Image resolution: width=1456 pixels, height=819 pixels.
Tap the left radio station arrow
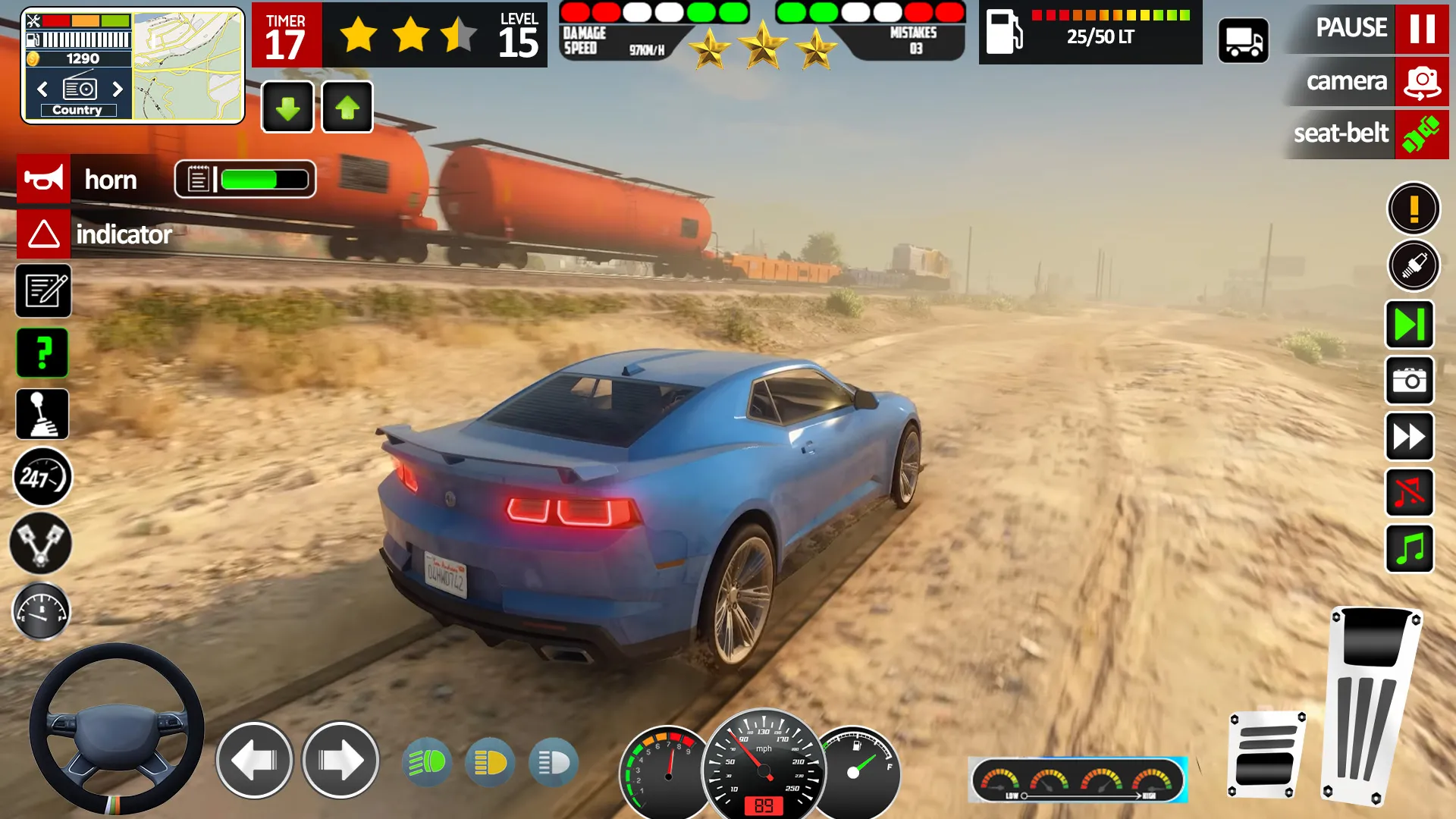coord(42,89)
